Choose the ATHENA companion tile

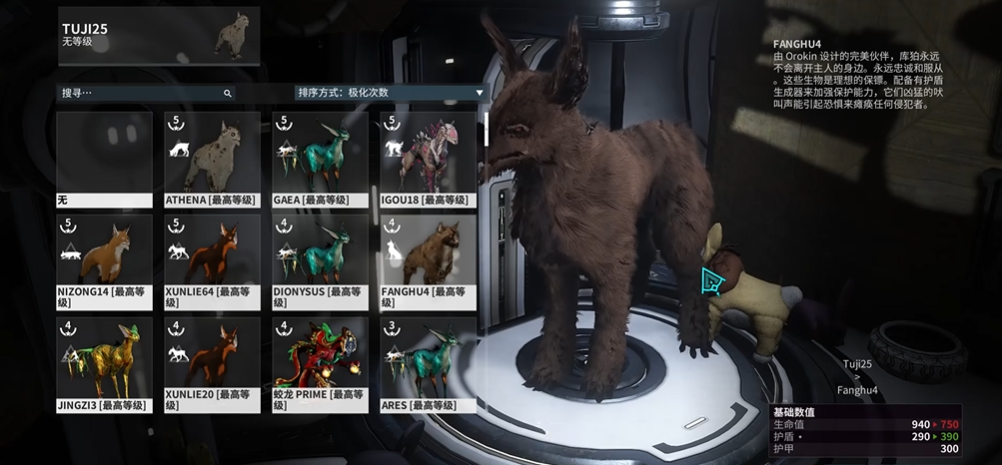(212, 158)
